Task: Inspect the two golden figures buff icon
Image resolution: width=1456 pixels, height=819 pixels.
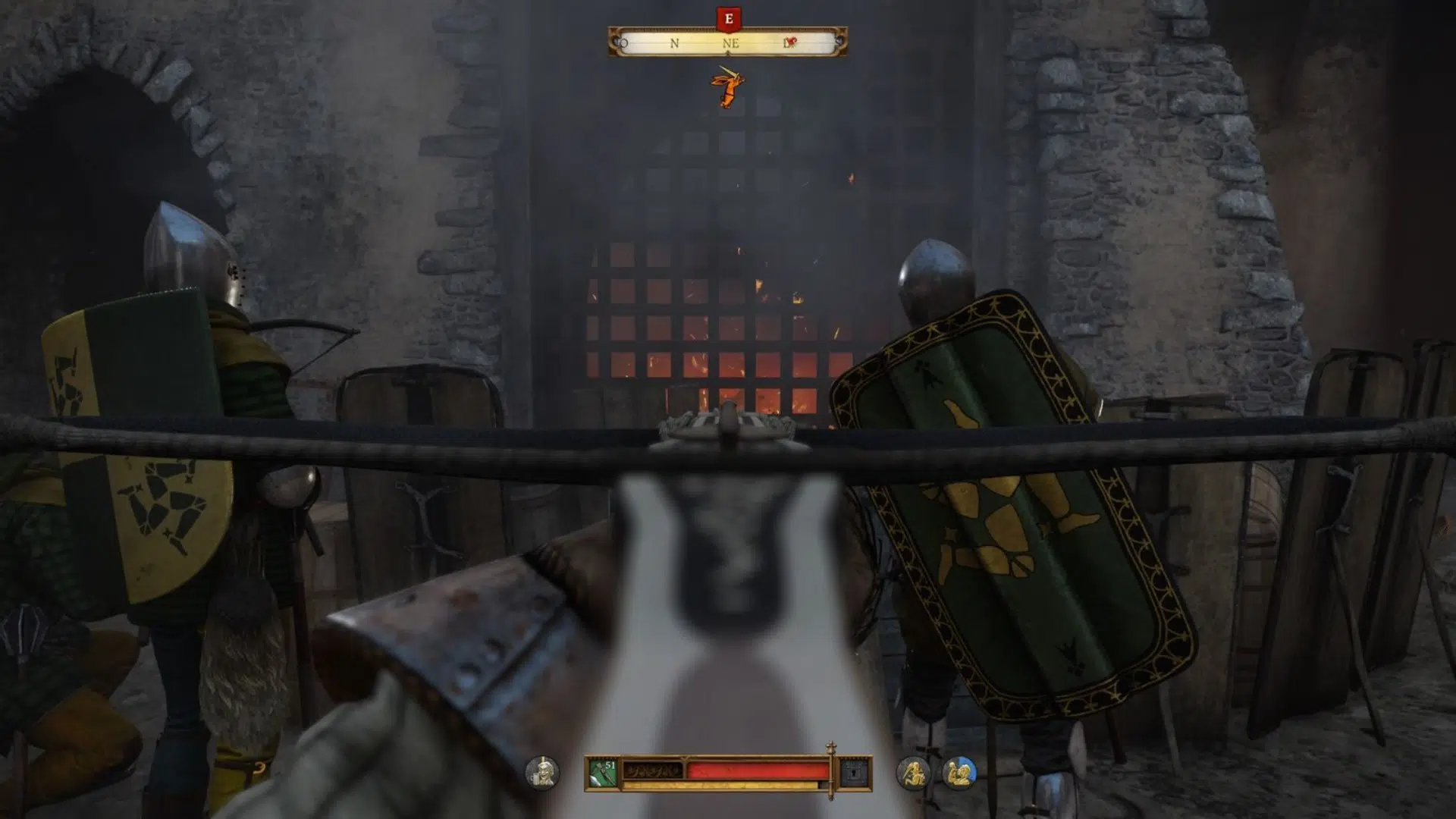Action: [959, 773]
